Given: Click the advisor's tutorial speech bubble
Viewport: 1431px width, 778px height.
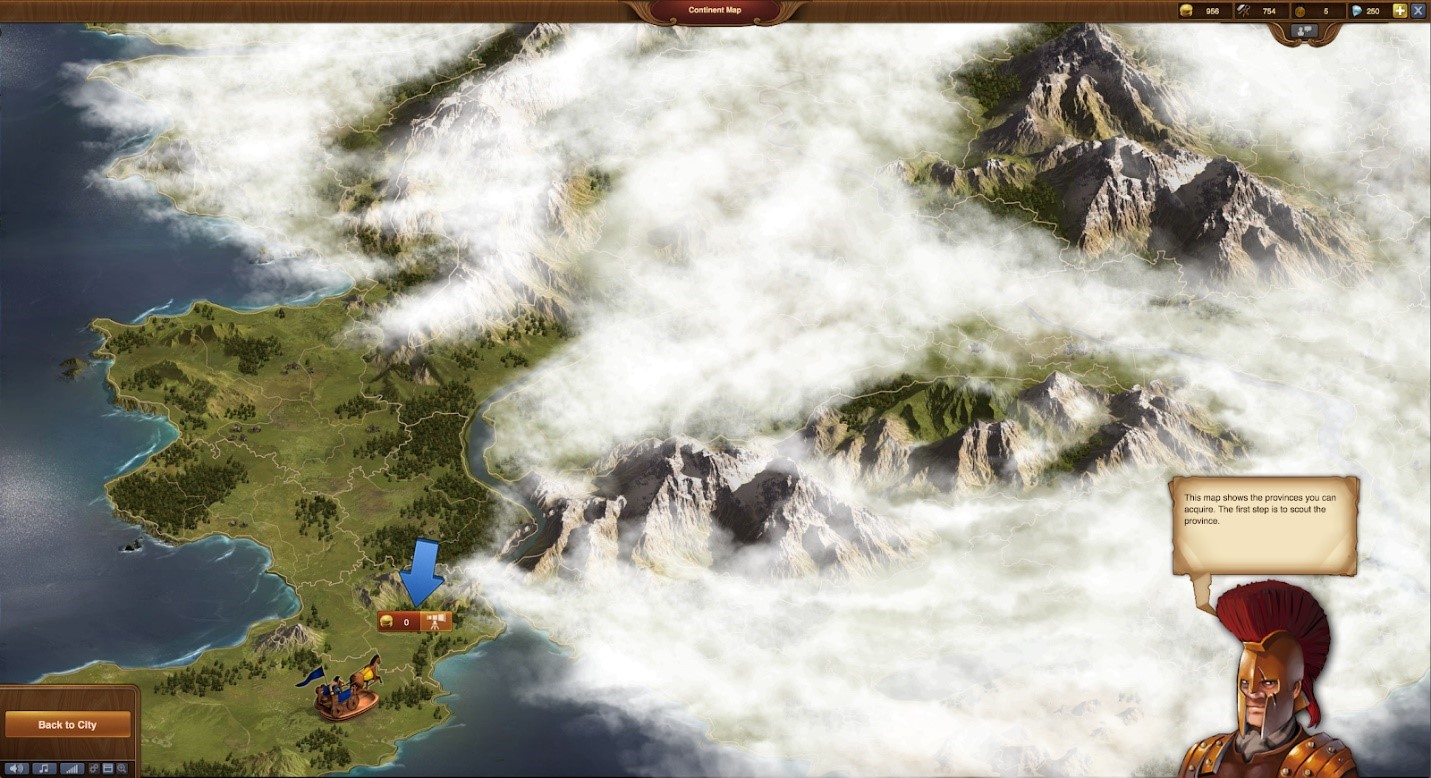Looking at the screenshot, I should pos(1264,525).
